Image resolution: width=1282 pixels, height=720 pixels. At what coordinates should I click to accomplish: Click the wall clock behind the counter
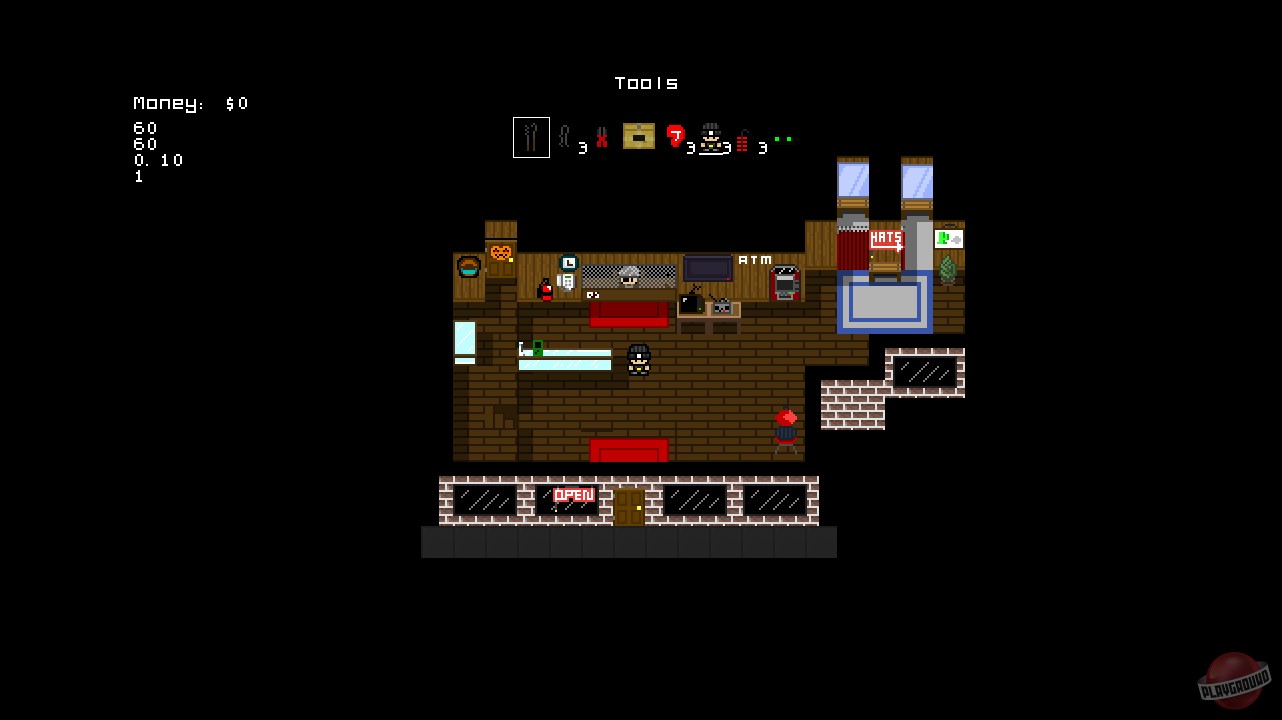[568, 263]
